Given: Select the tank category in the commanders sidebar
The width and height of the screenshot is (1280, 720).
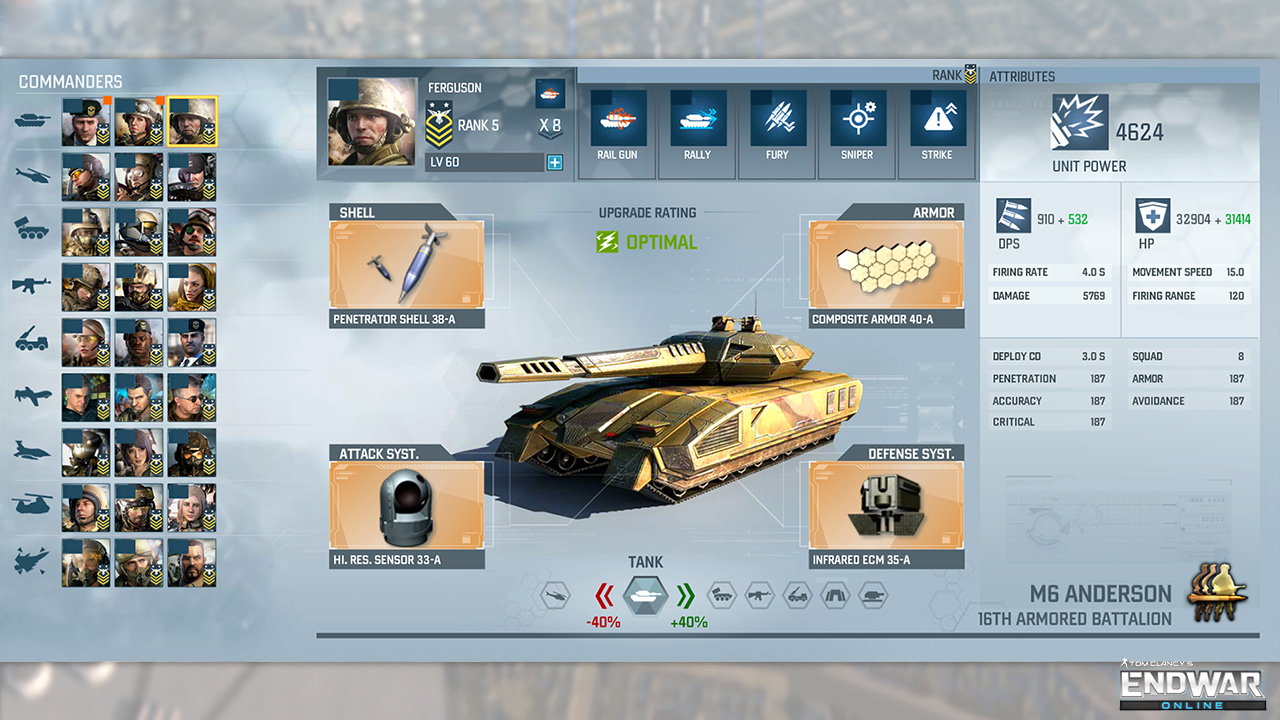Looking at the screenshot, I should click(30, 119).
